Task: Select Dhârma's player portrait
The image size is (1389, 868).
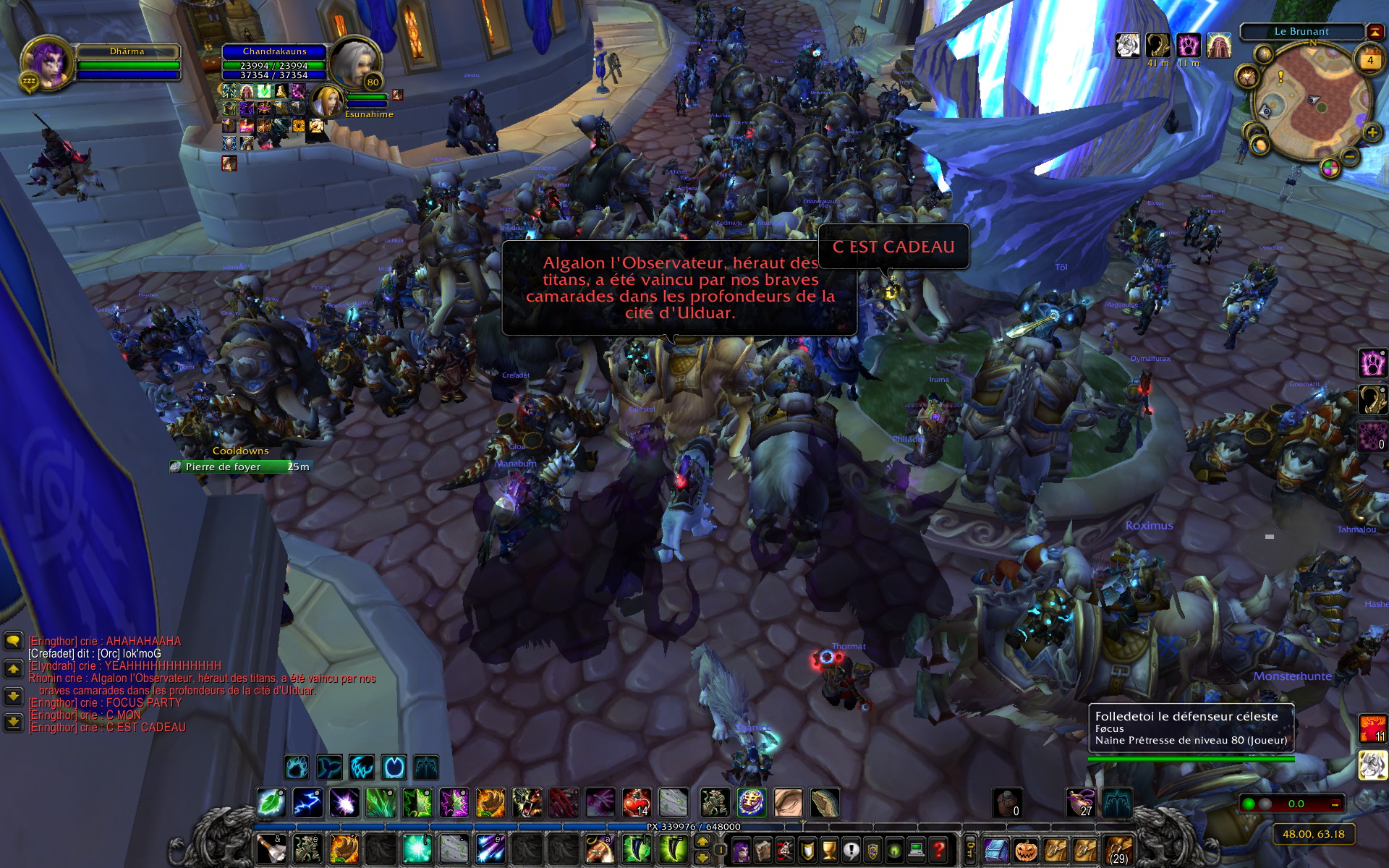Action: point(46,62)
